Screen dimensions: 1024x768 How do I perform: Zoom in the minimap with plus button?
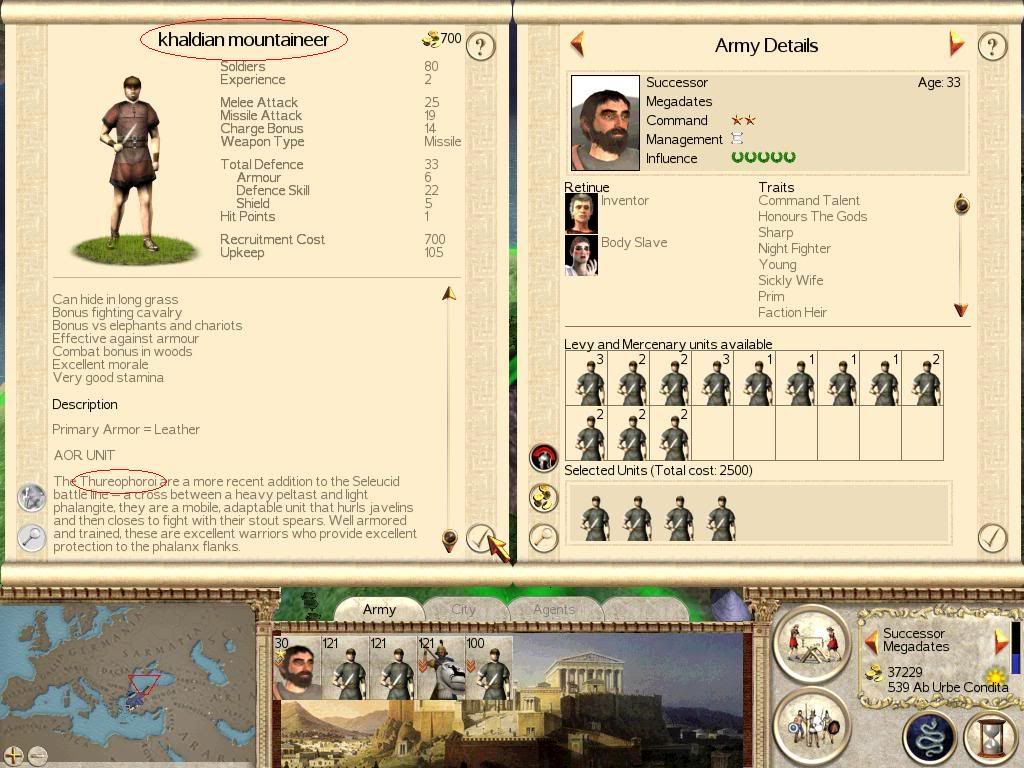coord(14,755)
